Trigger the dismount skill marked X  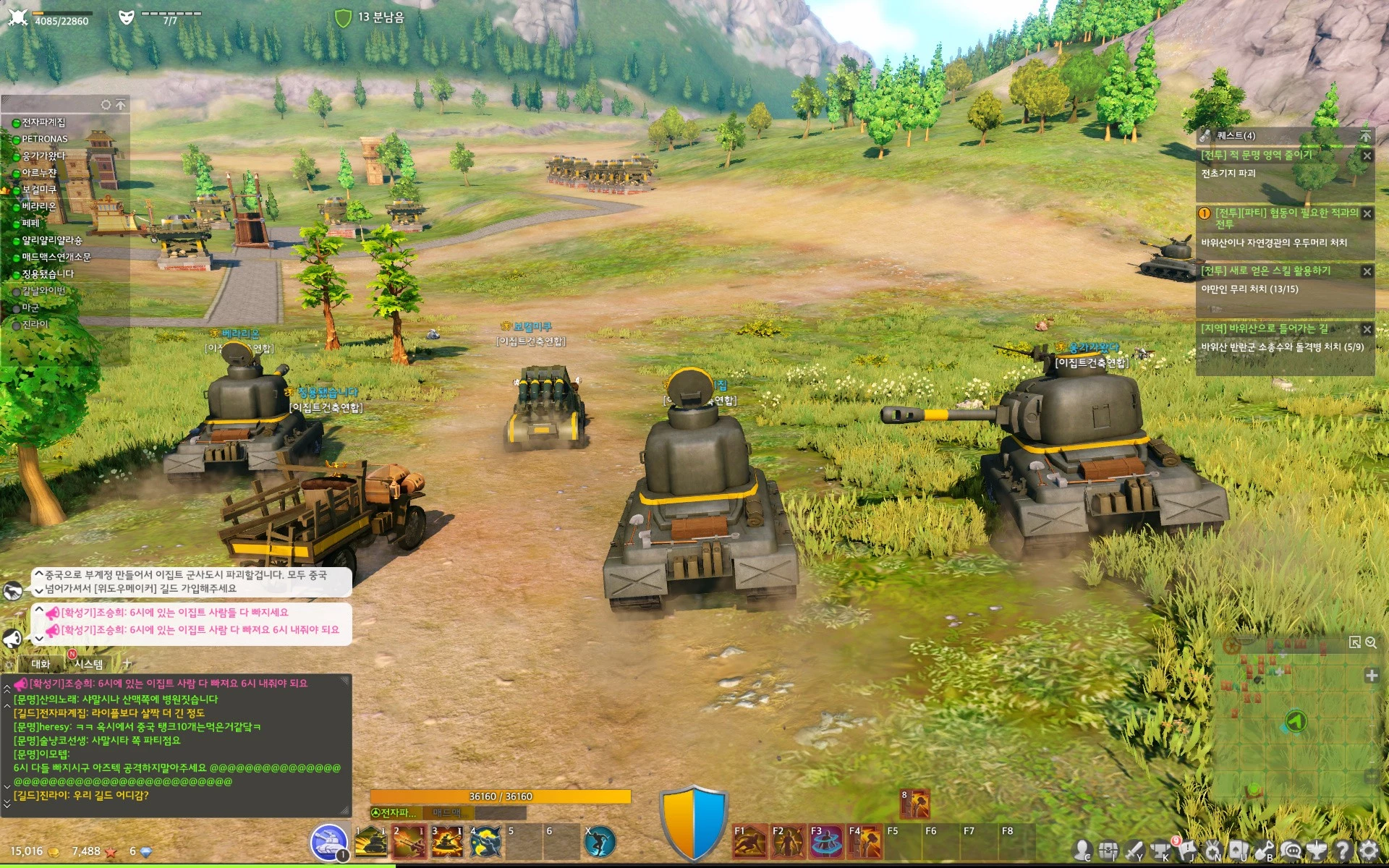600,842
